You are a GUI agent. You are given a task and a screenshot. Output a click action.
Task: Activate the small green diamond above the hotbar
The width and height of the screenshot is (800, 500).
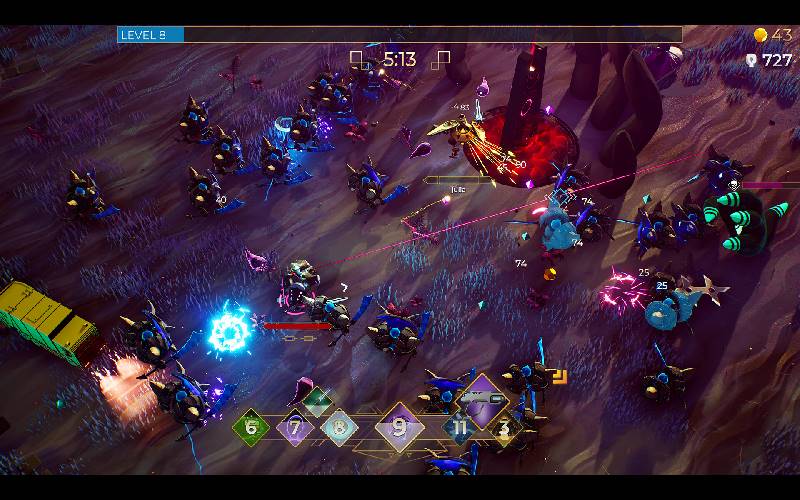318,401
